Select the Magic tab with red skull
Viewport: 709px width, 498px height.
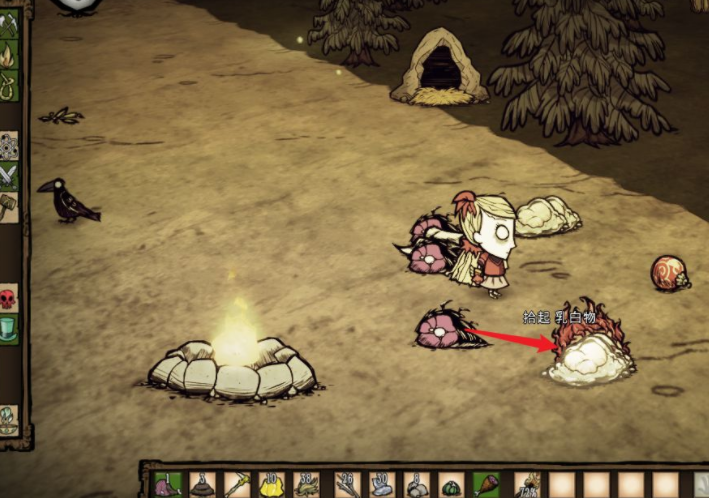click(x=9, y=297)
